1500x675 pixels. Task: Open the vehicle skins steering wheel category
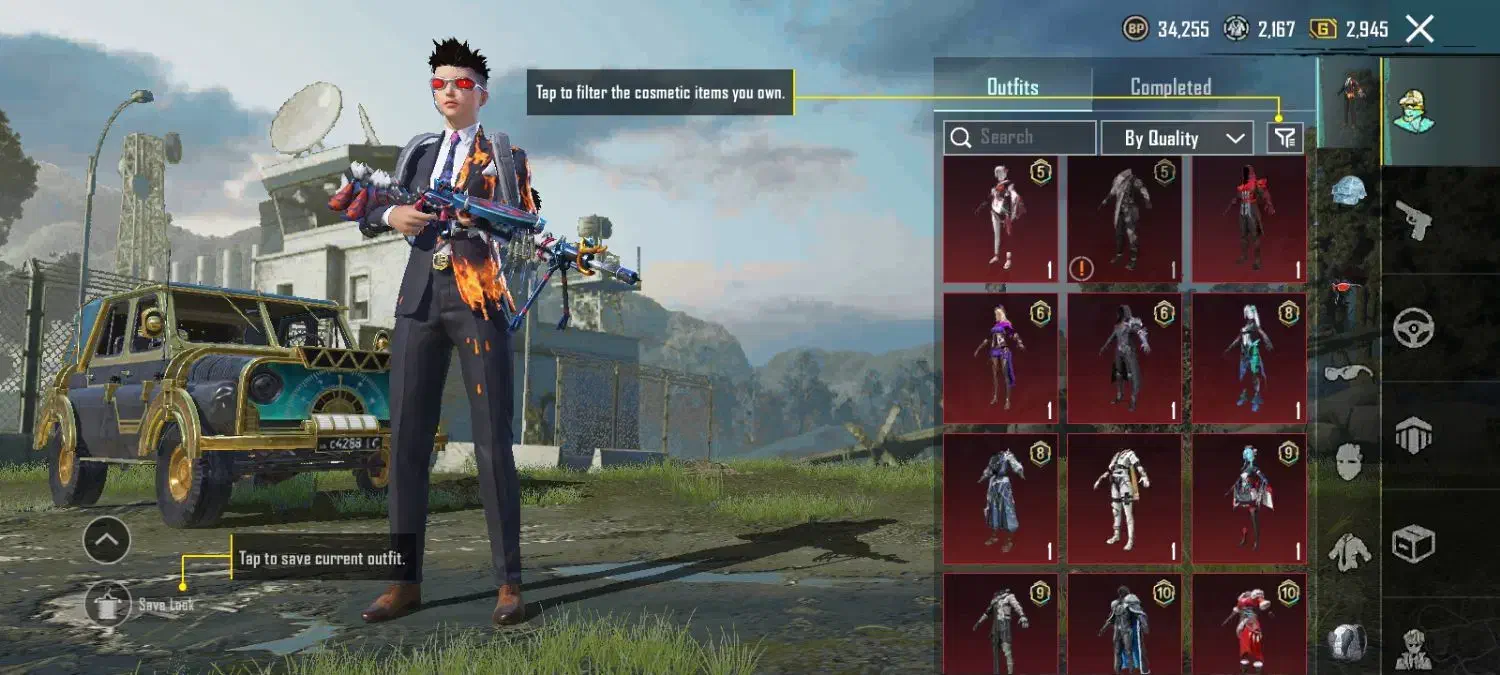[x=1414, y=327]
